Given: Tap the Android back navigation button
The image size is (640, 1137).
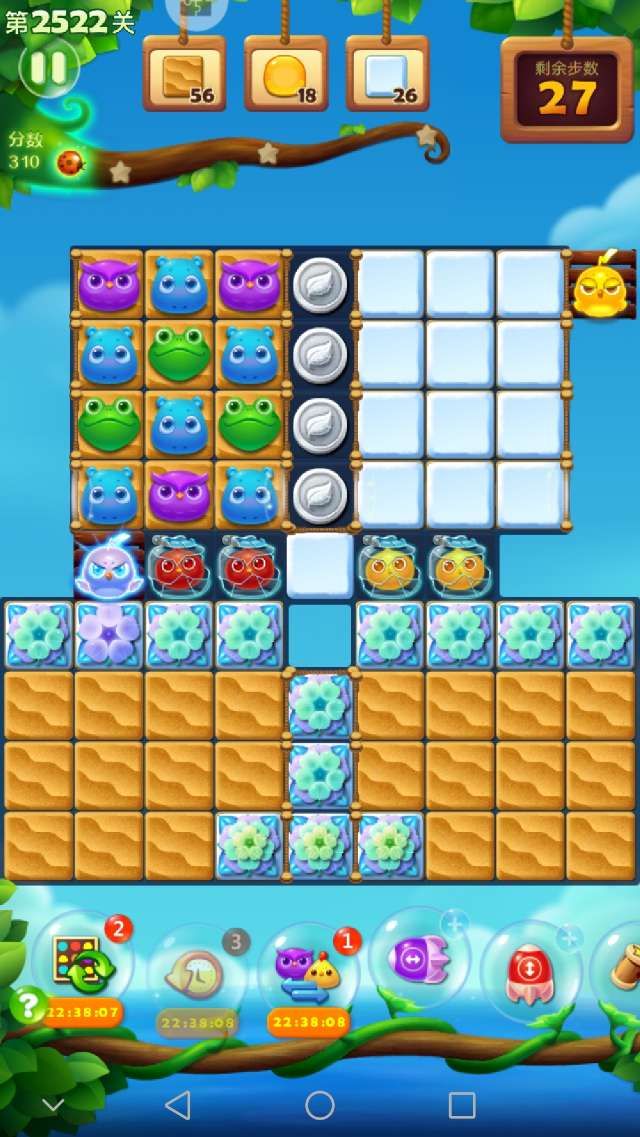Looking at the screenshot, I should [177, 1105].
